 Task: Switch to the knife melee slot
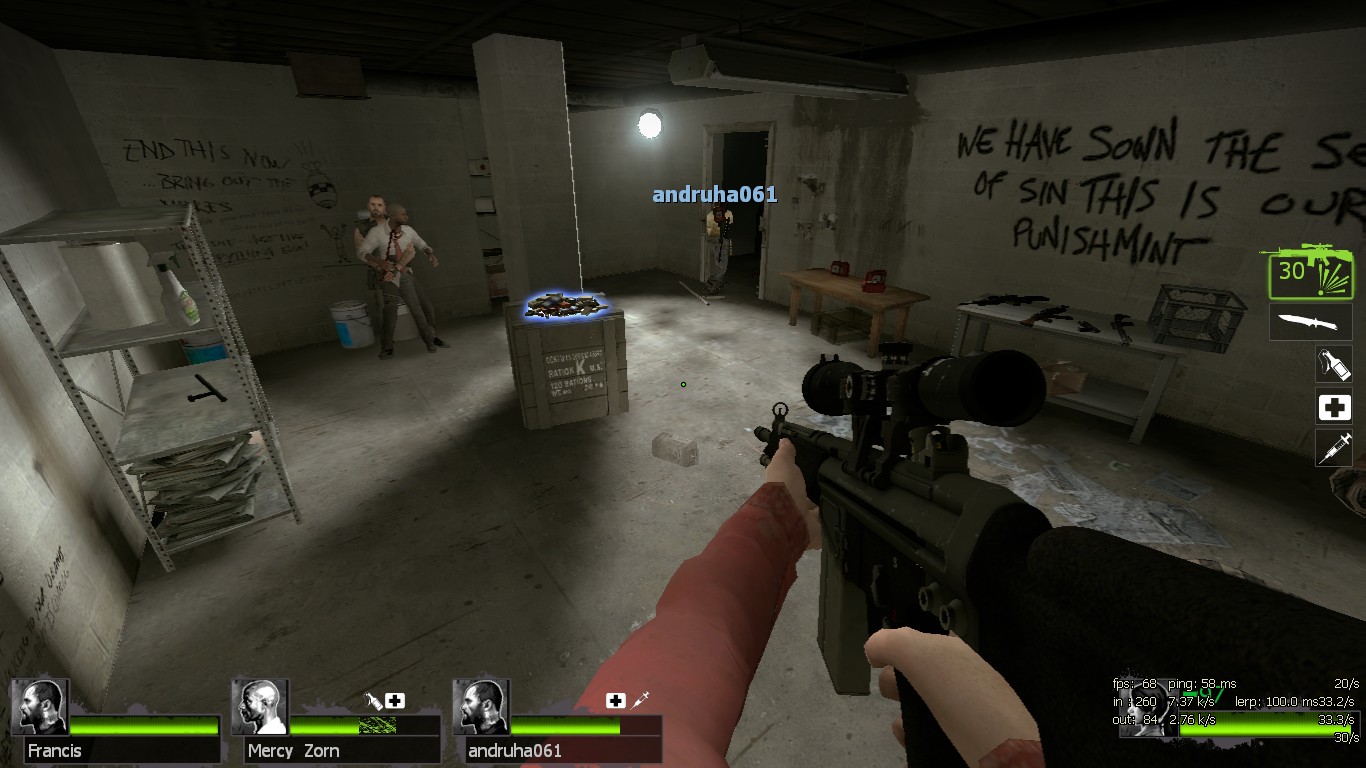click(1310, 322)
